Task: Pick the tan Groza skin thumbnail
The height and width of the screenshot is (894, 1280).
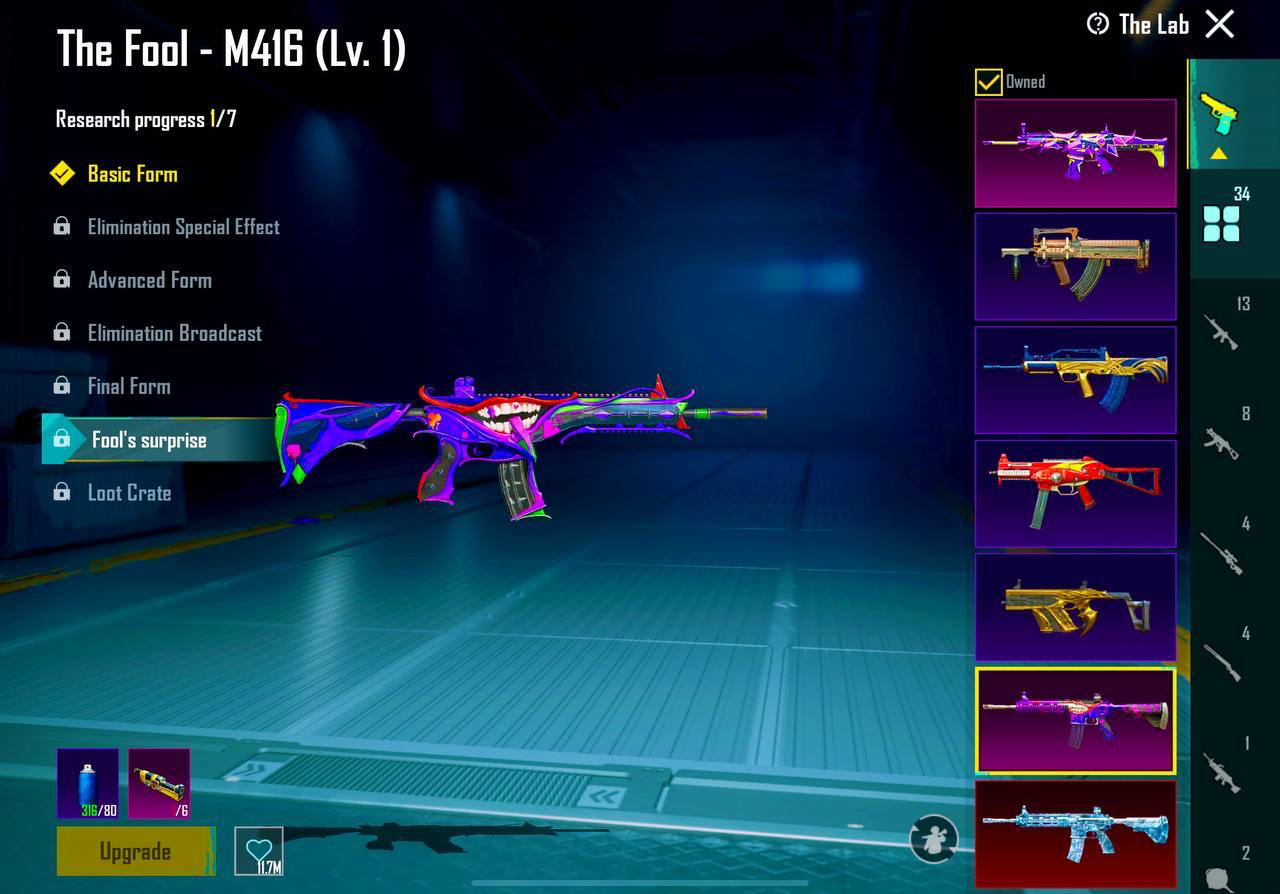Action: (x=1075, y=266)
